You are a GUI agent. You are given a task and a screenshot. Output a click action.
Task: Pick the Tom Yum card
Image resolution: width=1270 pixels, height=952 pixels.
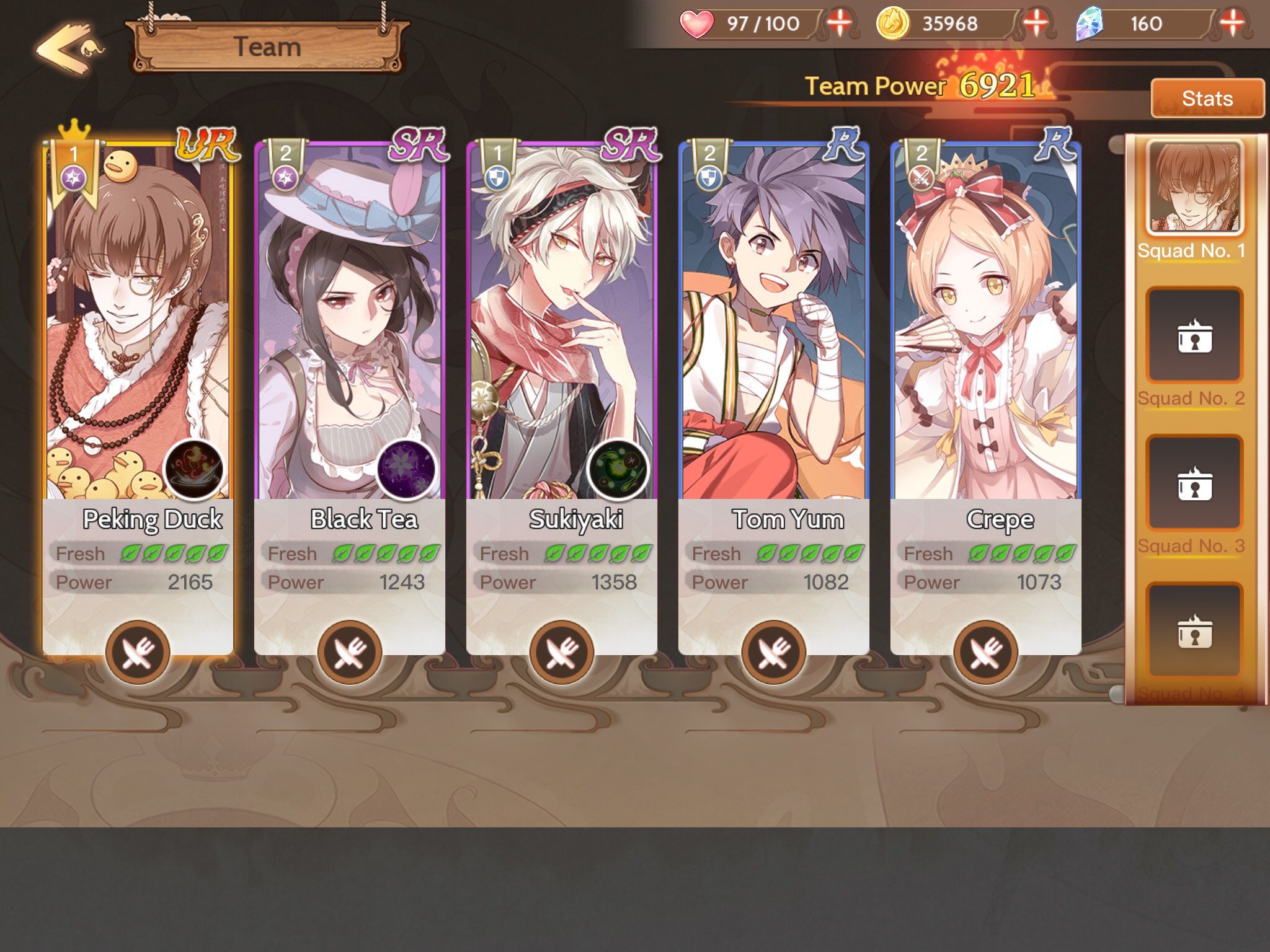(x=774, y=322)
